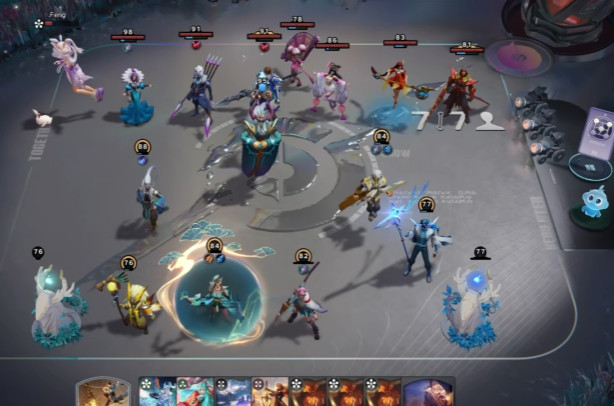Select the red-haired golden champion card

coord(271,392)
